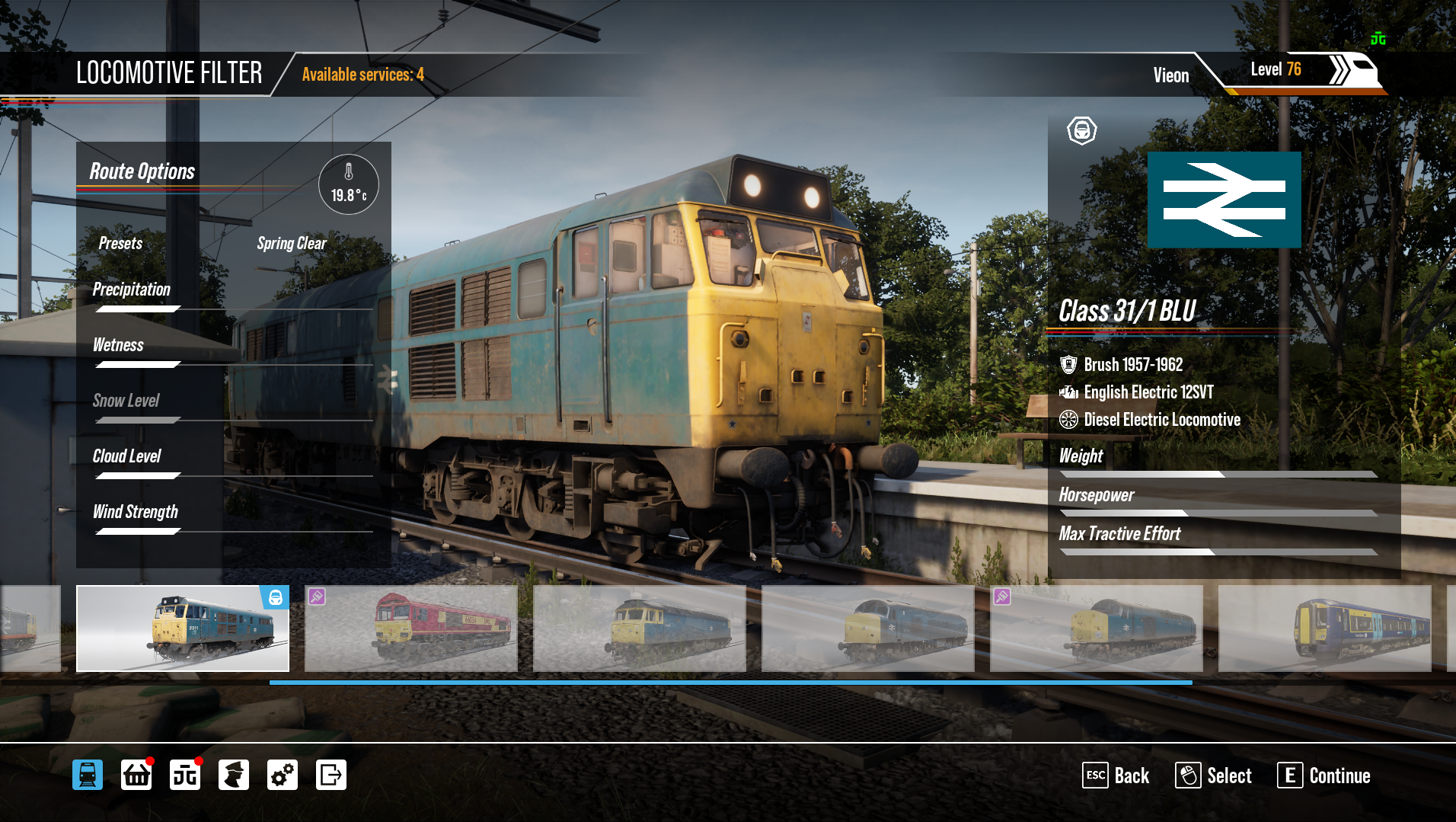Select the Class 31/1 BLU locomotive thumbnail
Screen dimensions: 1456x822
pos(183,628)
